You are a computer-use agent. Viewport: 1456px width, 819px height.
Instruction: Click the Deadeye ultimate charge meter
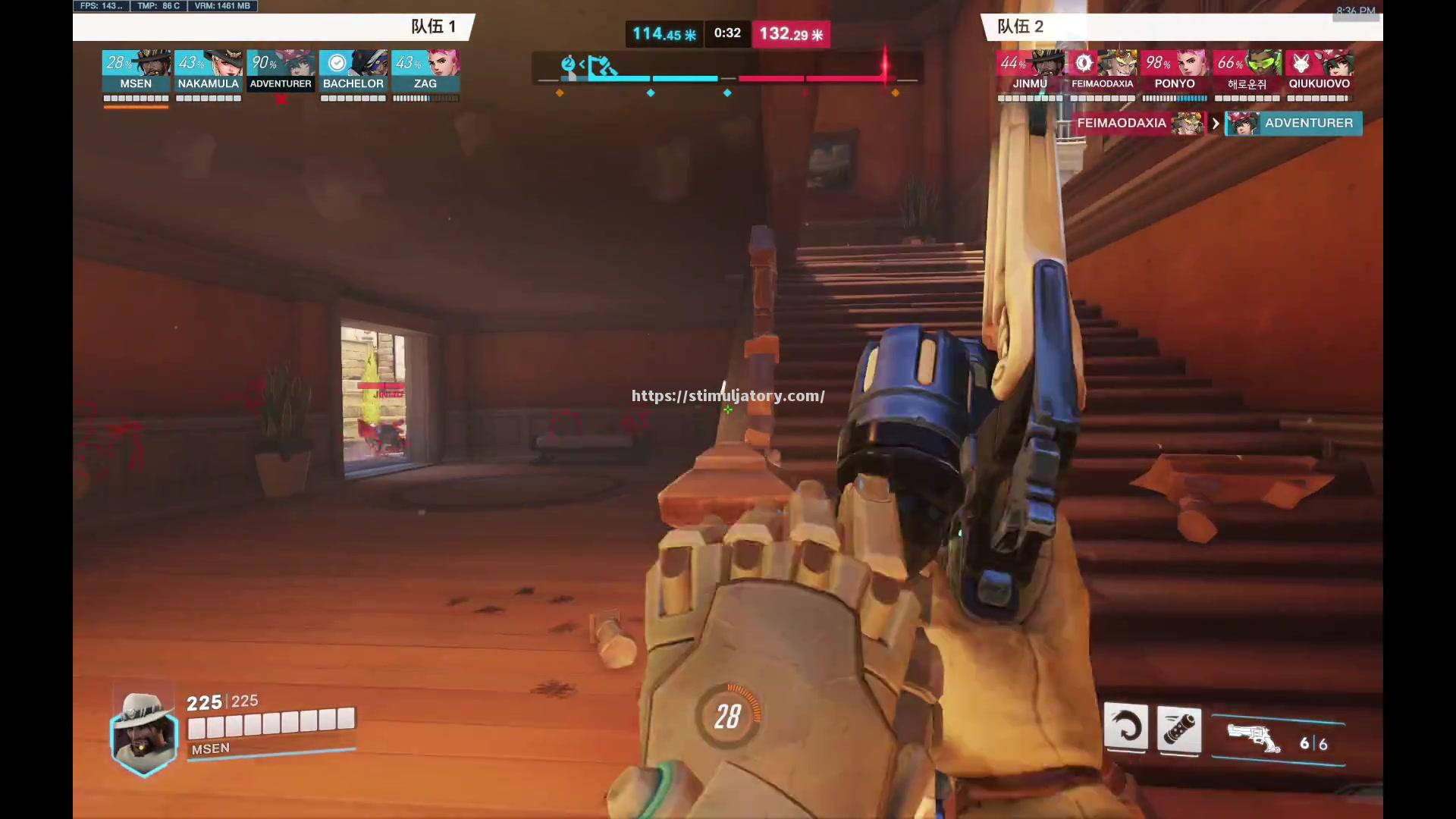(727, 716)
